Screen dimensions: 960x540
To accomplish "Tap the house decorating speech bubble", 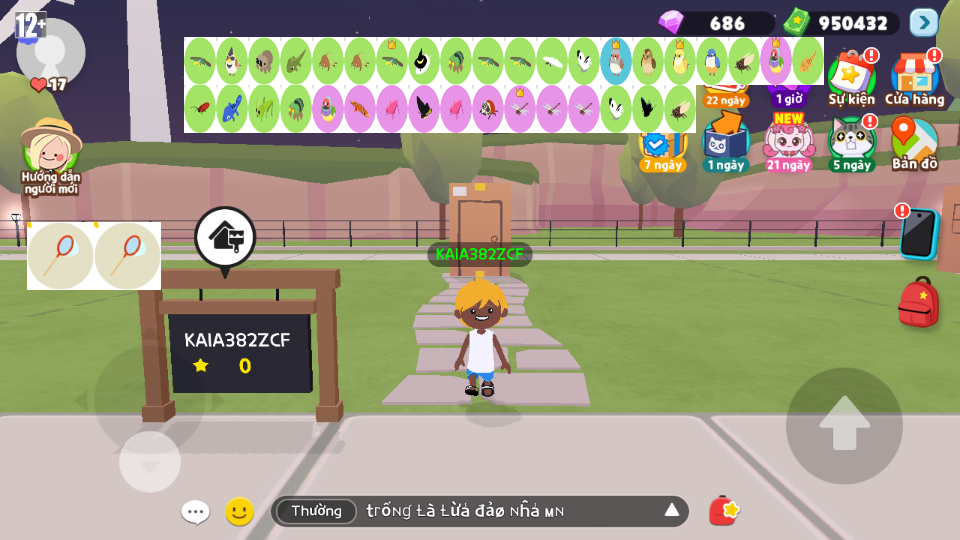I will 225,238.
